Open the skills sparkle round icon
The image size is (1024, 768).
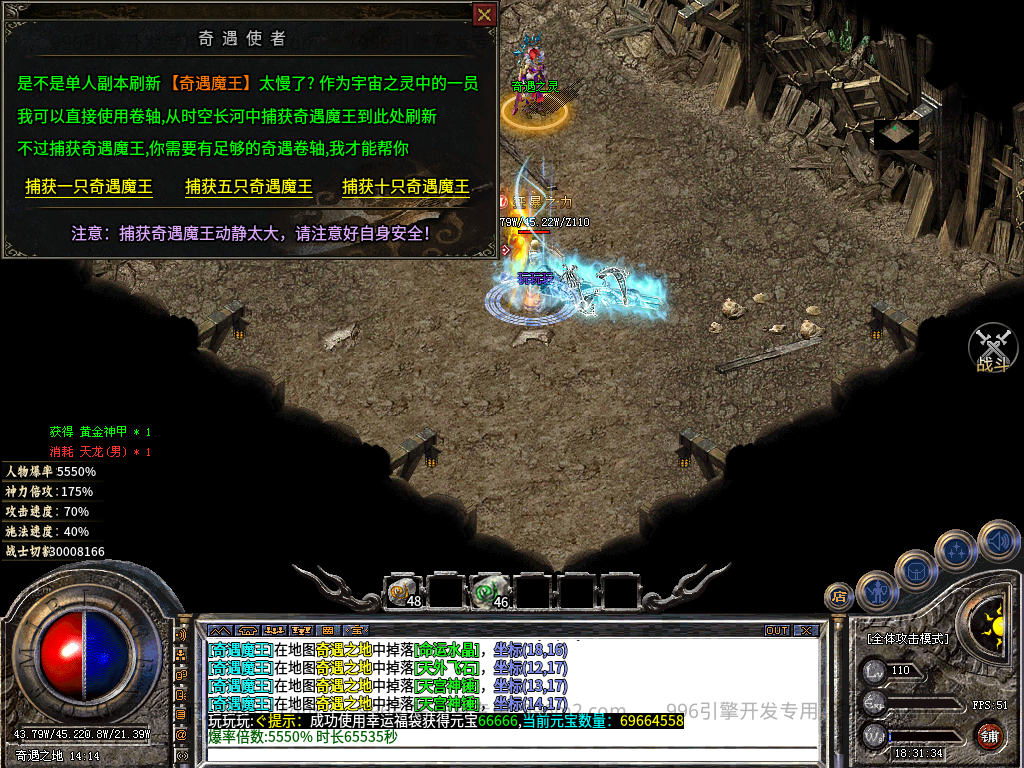click(x=955, y=549)
